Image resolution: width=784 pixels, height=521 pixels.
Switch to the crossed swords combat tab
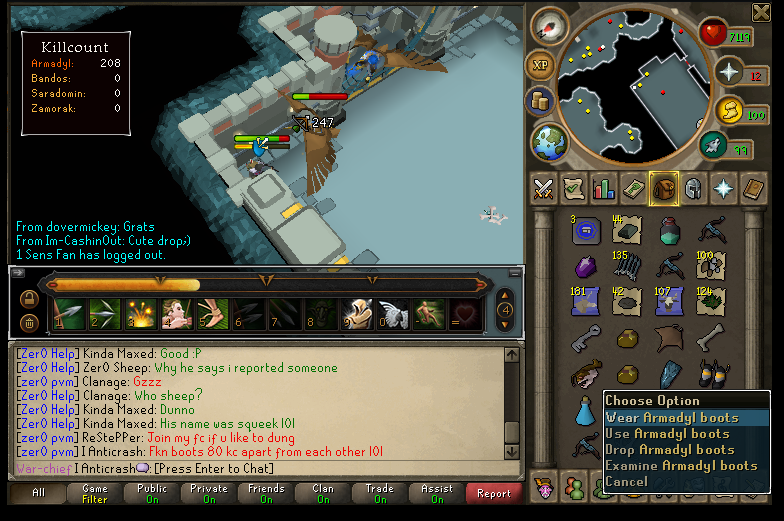pyautogui.click(x=544, y=188)
